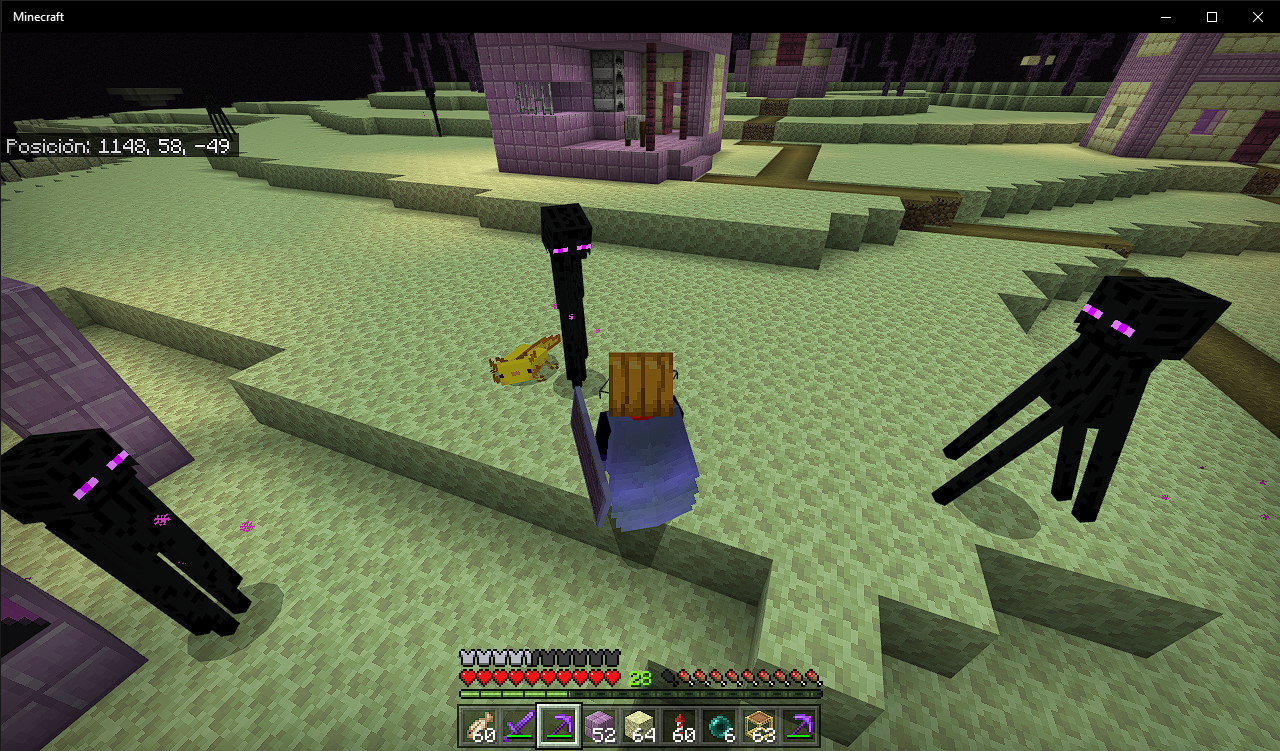The image size is (1280, 751).
Task: Choose the purpur block stack
Action: pyautogui.click(x=600, y=726)
